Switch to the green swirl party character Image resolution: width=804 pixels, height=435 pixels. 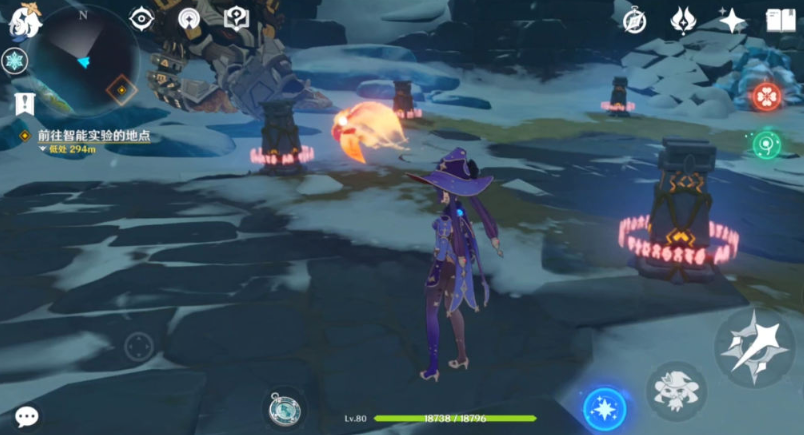[x=765, y=143]
